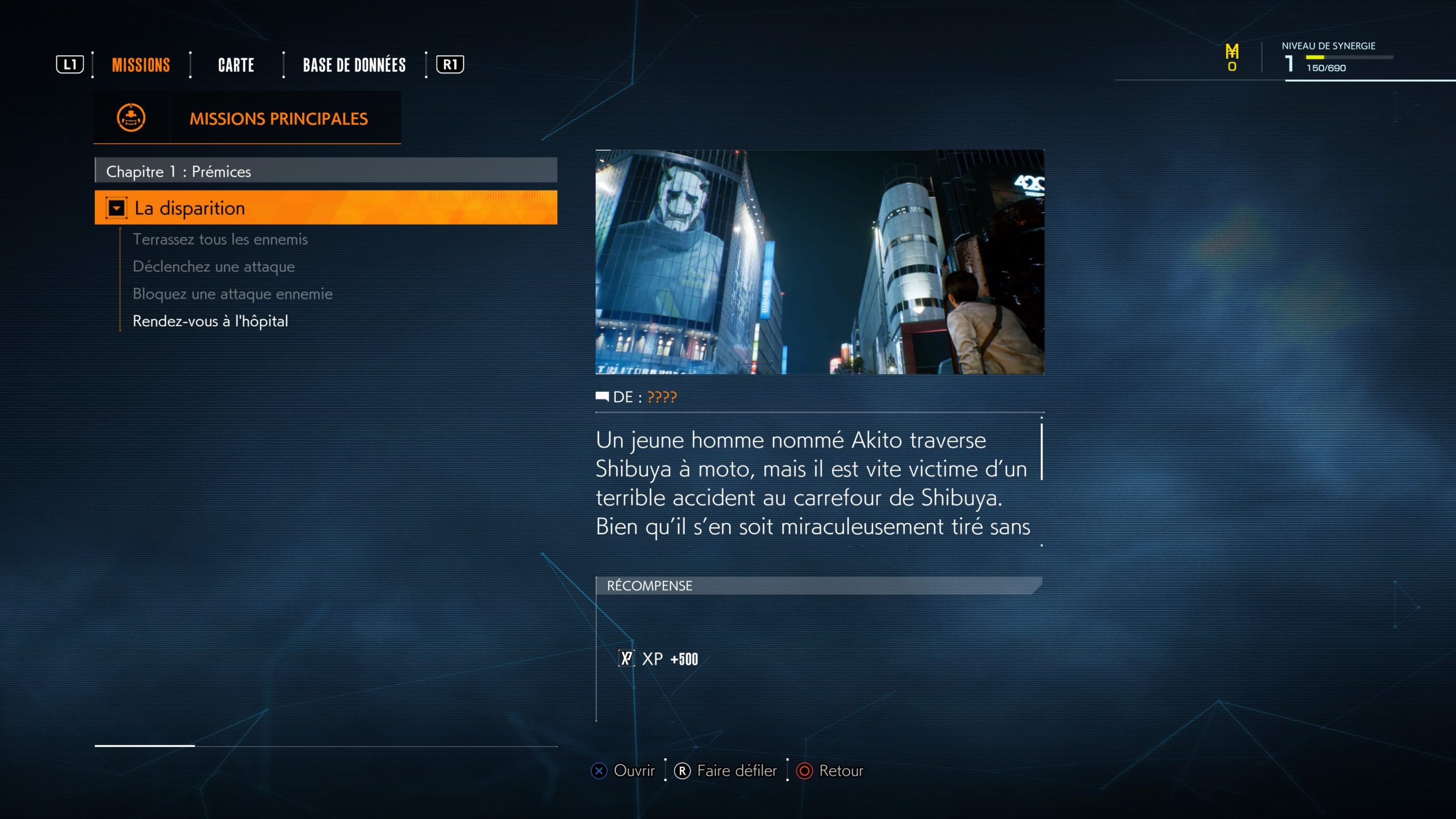Switch to the Missions tab
The height and width of the screenshot is (819, 1456).
tap(141, 65)
